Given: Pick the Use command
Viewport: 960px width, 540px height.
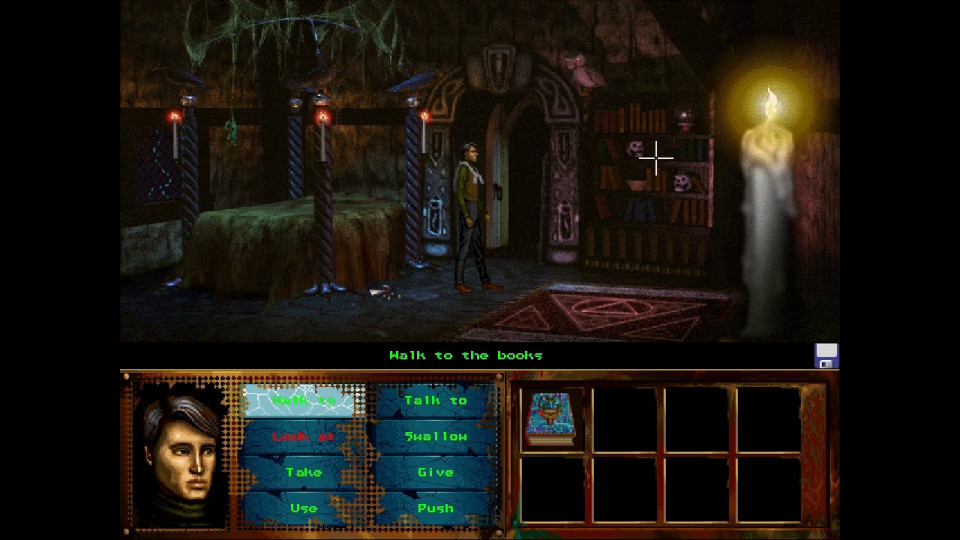Looking at the screenshot, I should click(x=303, y=508).
